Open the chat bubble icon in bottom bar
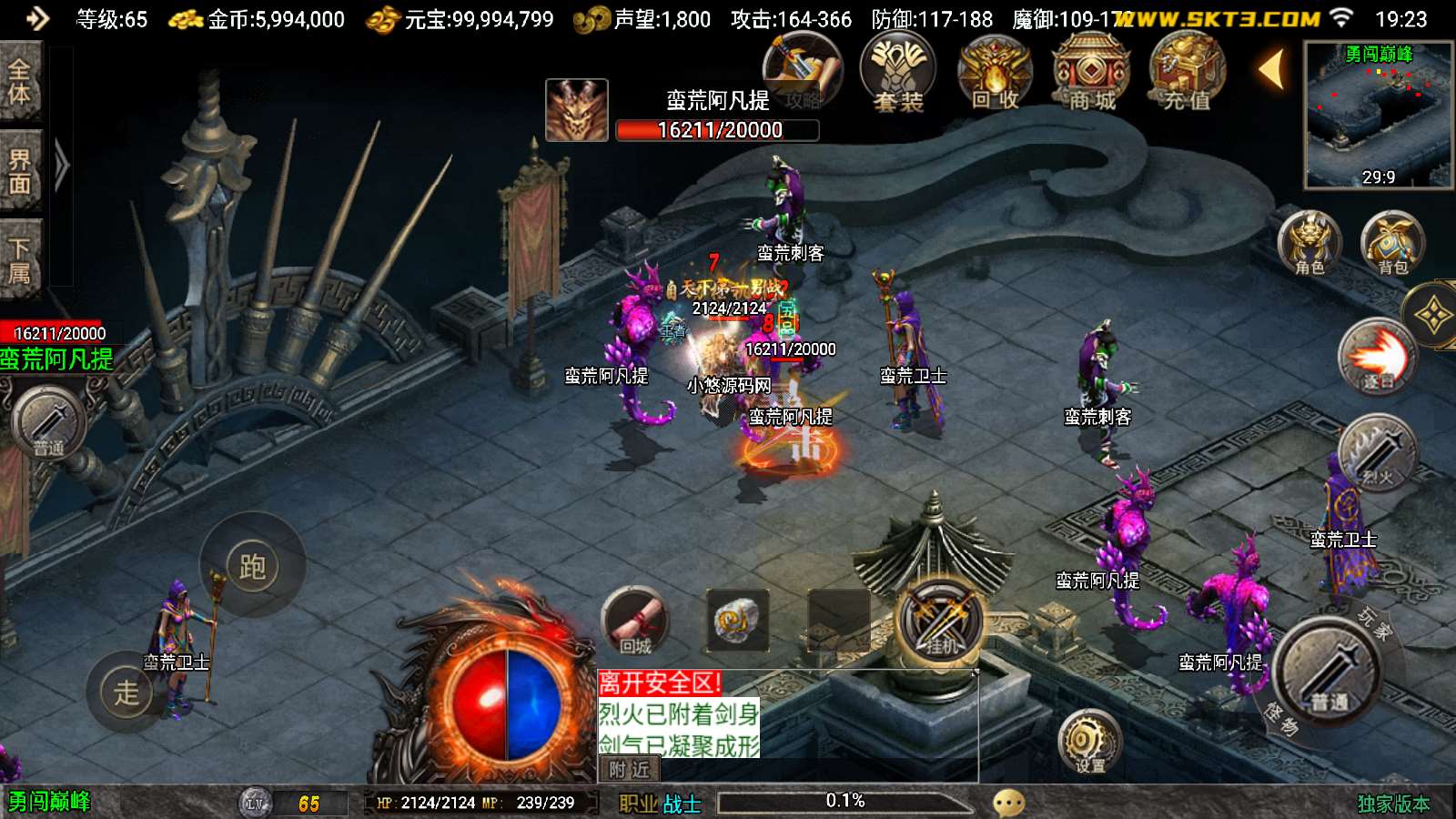 [1008, 803]
